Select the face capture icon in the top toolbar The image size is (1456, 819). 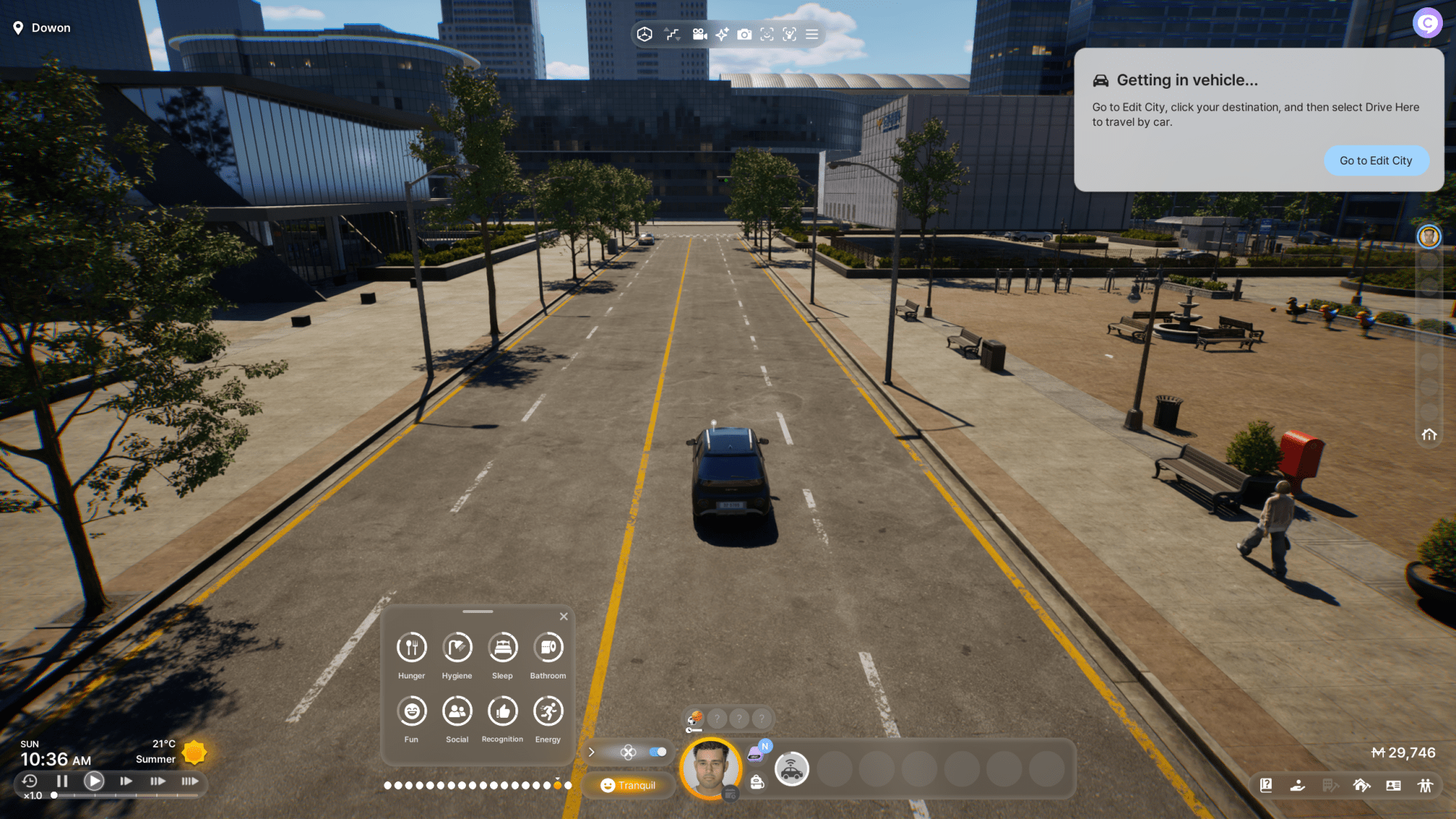pyautogui.click(x=767, y=34)
